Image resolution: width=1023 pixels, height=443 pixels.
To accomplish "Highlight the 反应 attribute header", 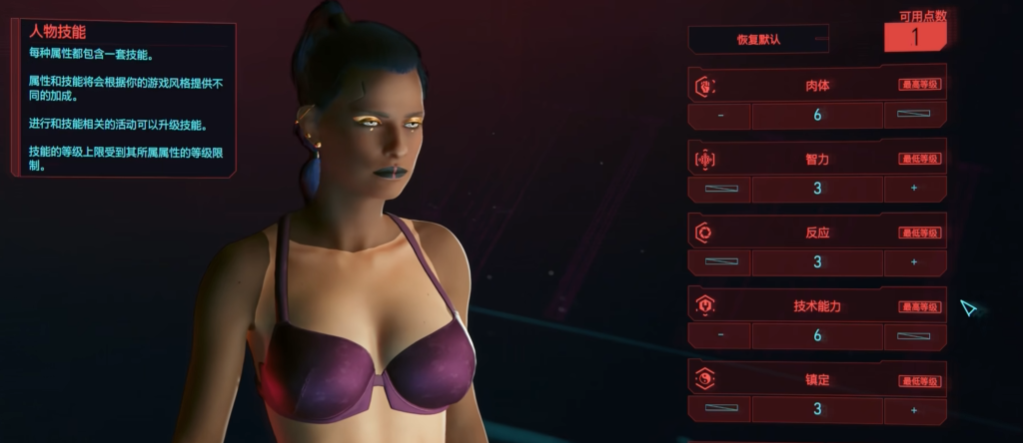I will pos(816,233).
